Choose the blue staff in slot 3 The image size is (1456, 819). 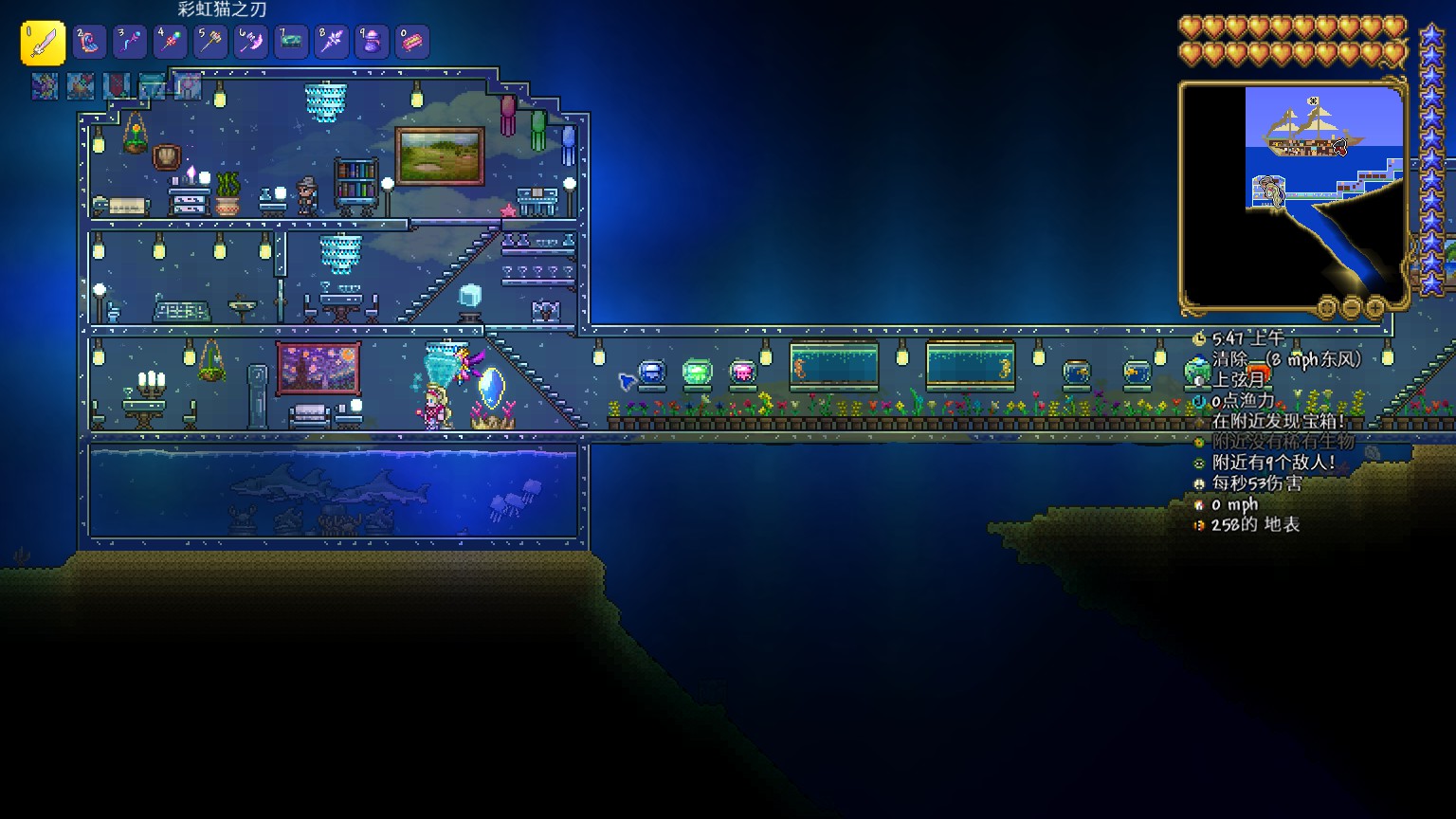point(130,43)
